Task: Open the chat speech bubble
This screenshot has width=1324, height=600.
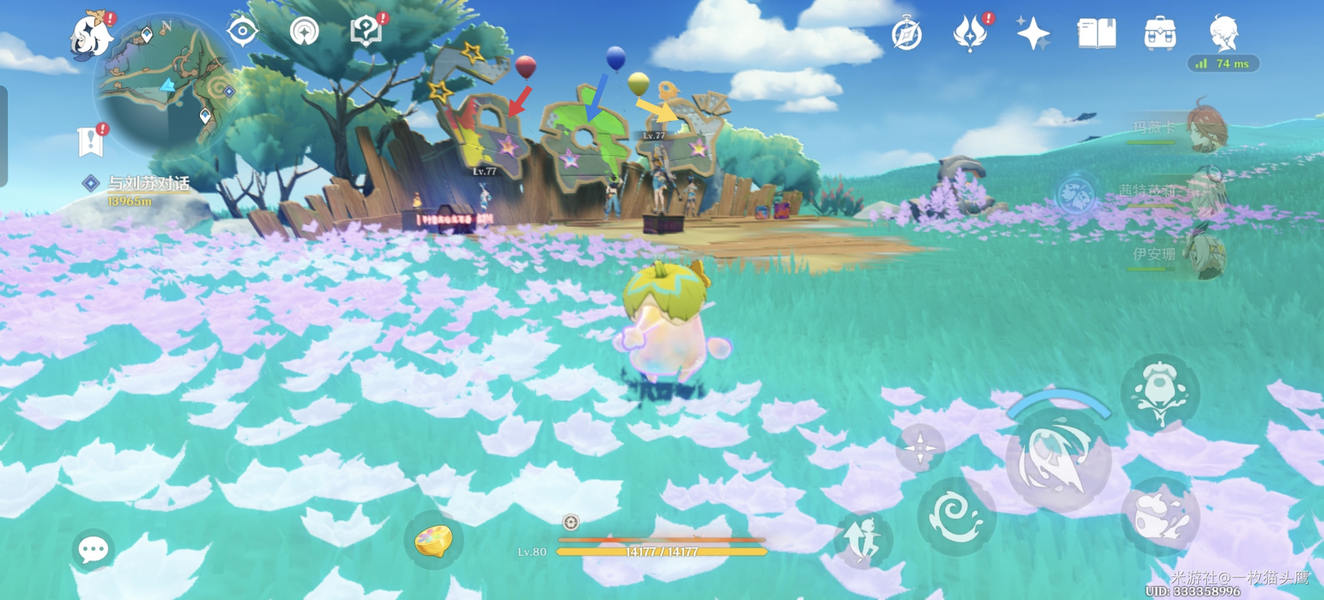Action: pyautogui.click(x=93, y=549)
